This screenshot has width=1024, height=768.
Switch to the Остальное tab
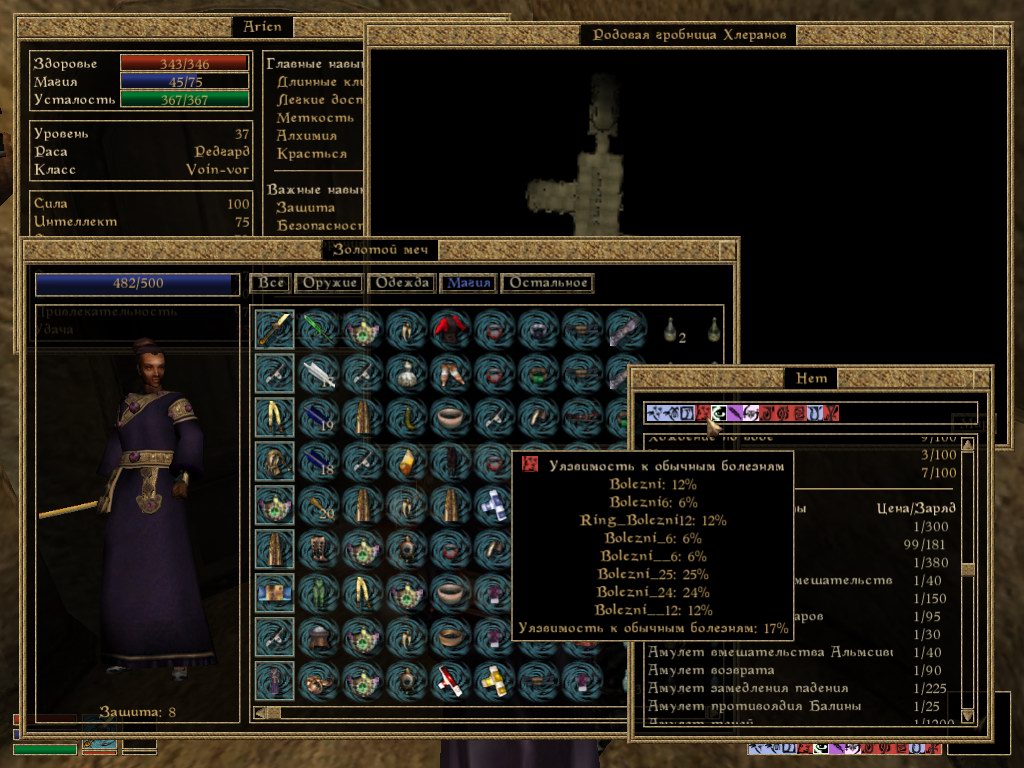pos(547,283)
